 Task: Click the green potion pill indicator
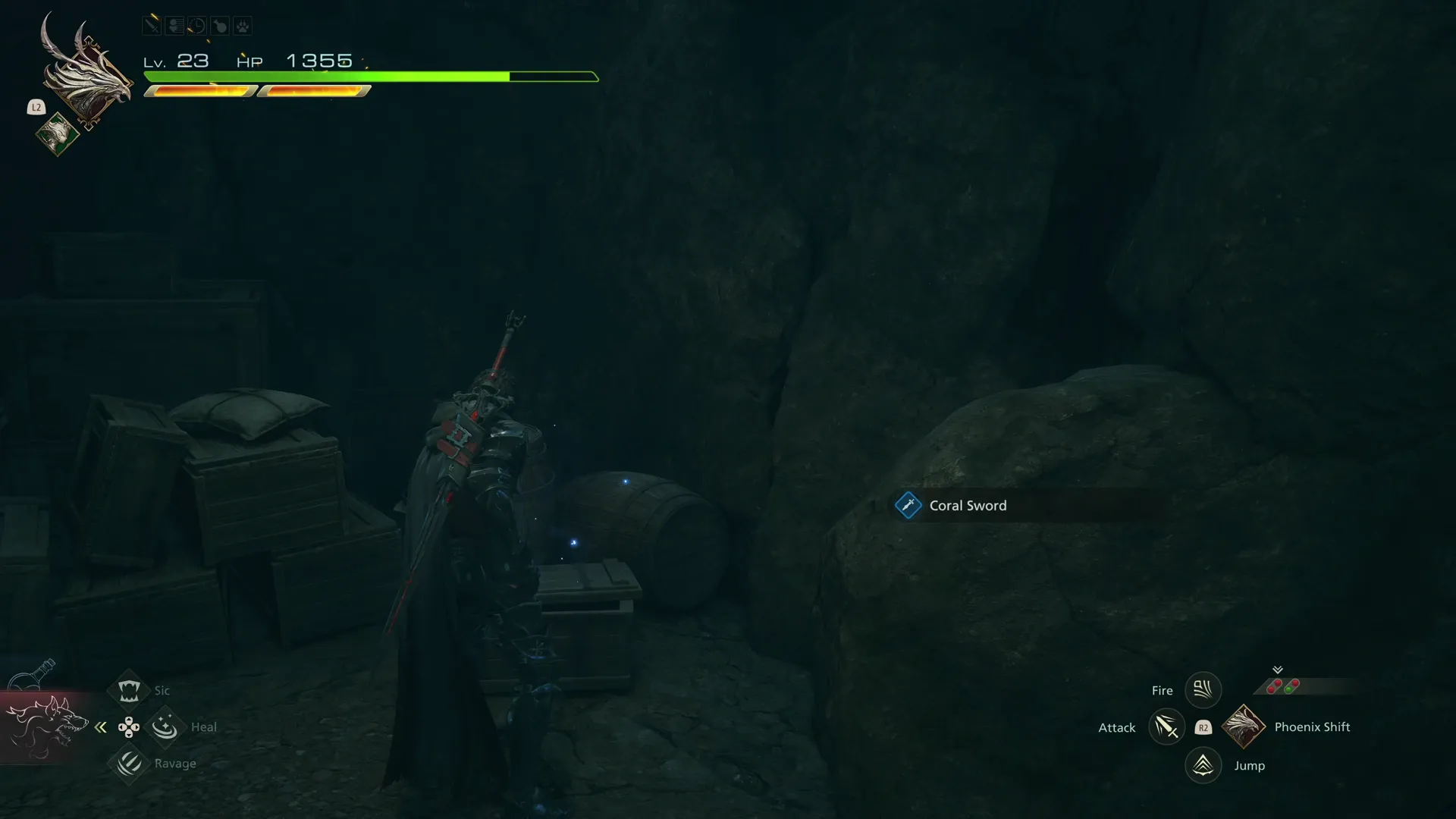tap(1288, 689)
